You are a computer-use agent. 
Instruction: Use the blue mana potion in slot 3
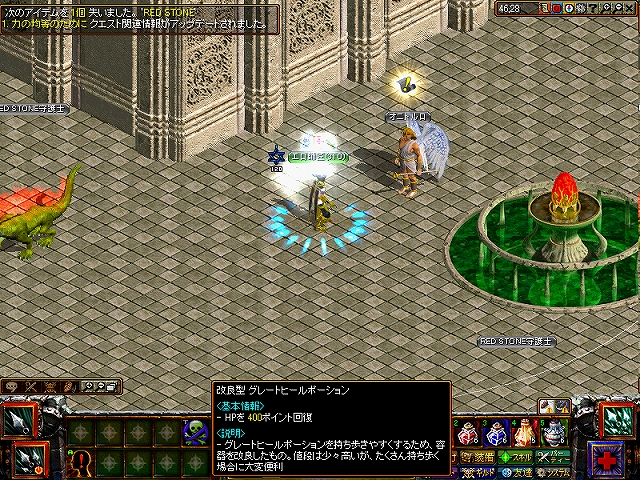click(495, 434)
